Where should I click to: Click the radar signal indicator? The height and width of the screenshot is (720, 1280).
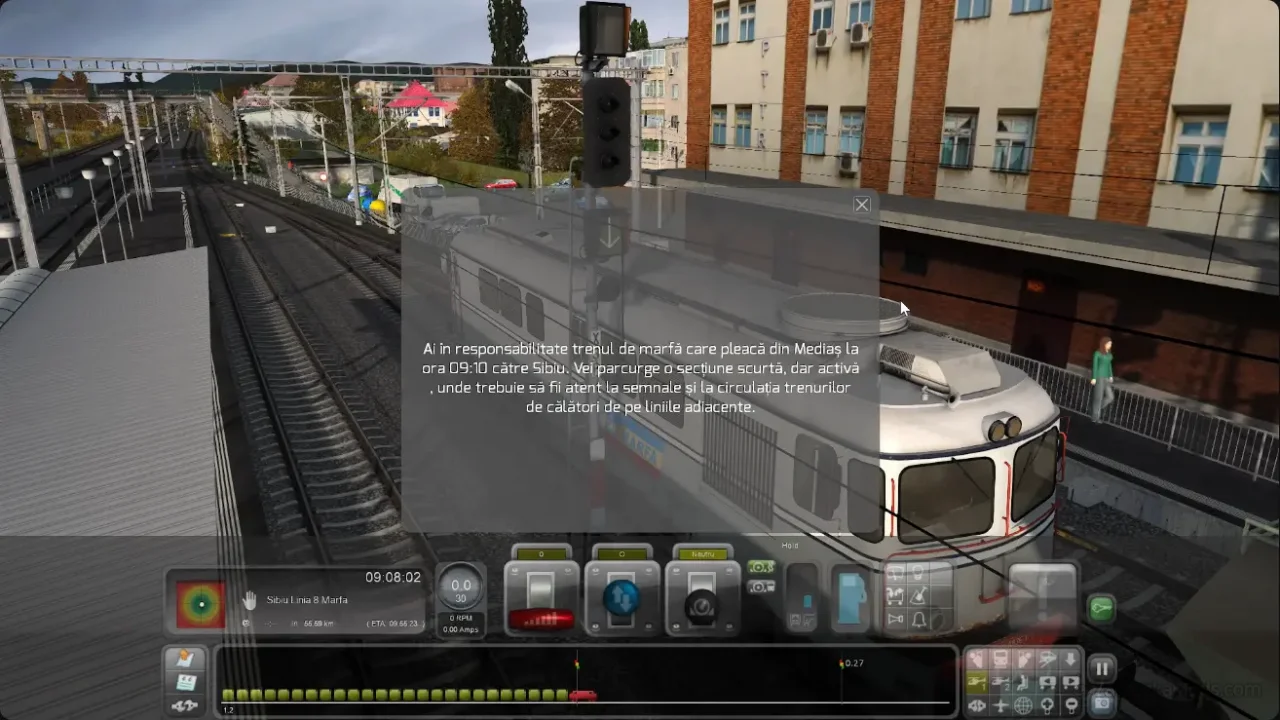click(200, 603)
